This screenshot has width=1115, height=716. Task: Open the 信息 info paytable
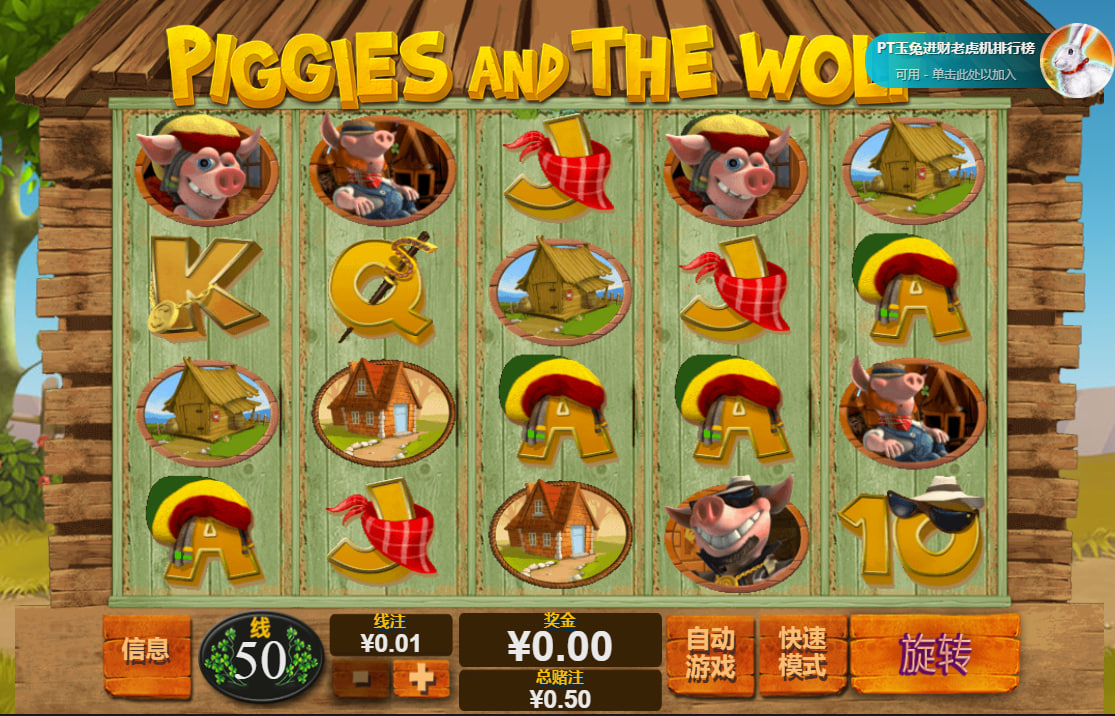(146, 653)
